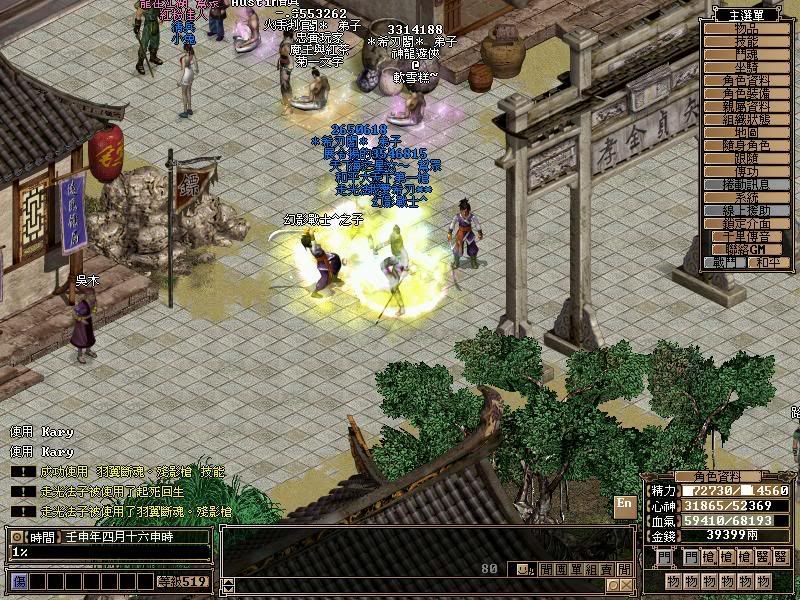Toggle the 鎖定介面 lock interface option
The width and height of the screenshot is (800, 600).
(x=747, y=224)
